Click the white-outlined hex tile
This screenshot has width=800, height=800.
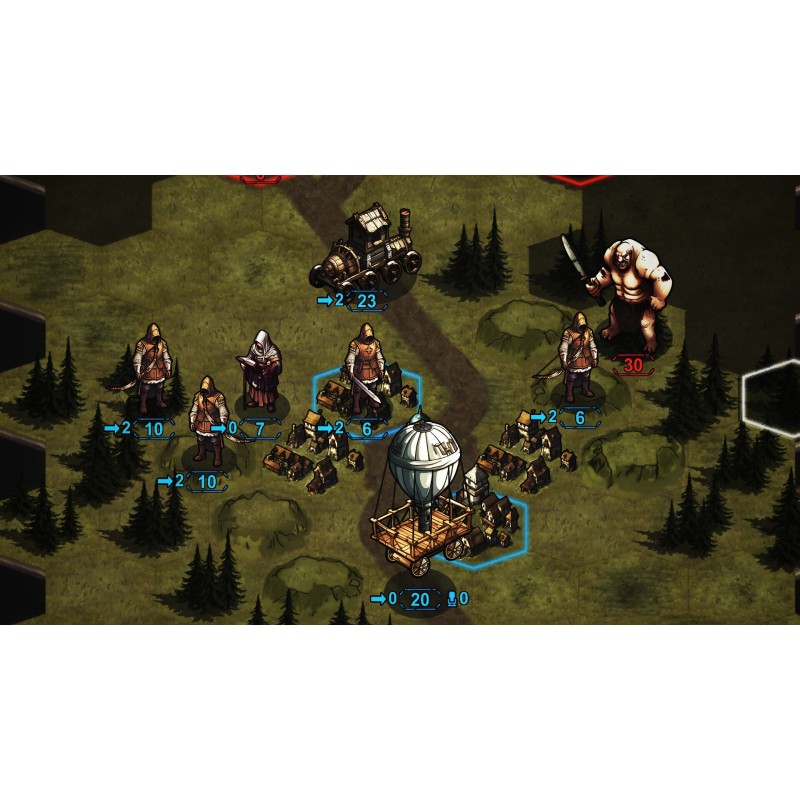pos(773,396)
